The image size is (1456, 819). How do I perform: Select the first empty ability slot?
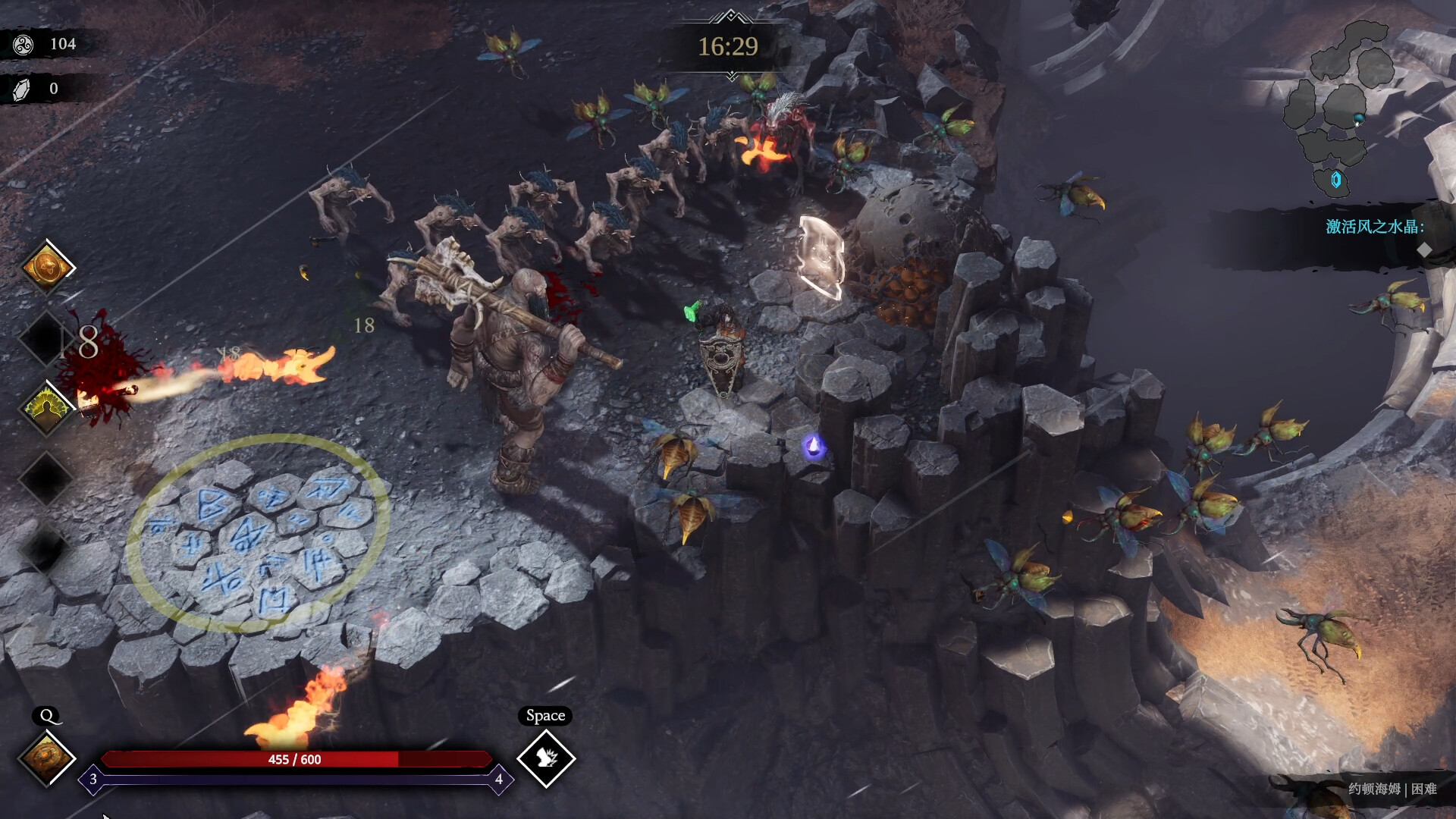[45, 337]
